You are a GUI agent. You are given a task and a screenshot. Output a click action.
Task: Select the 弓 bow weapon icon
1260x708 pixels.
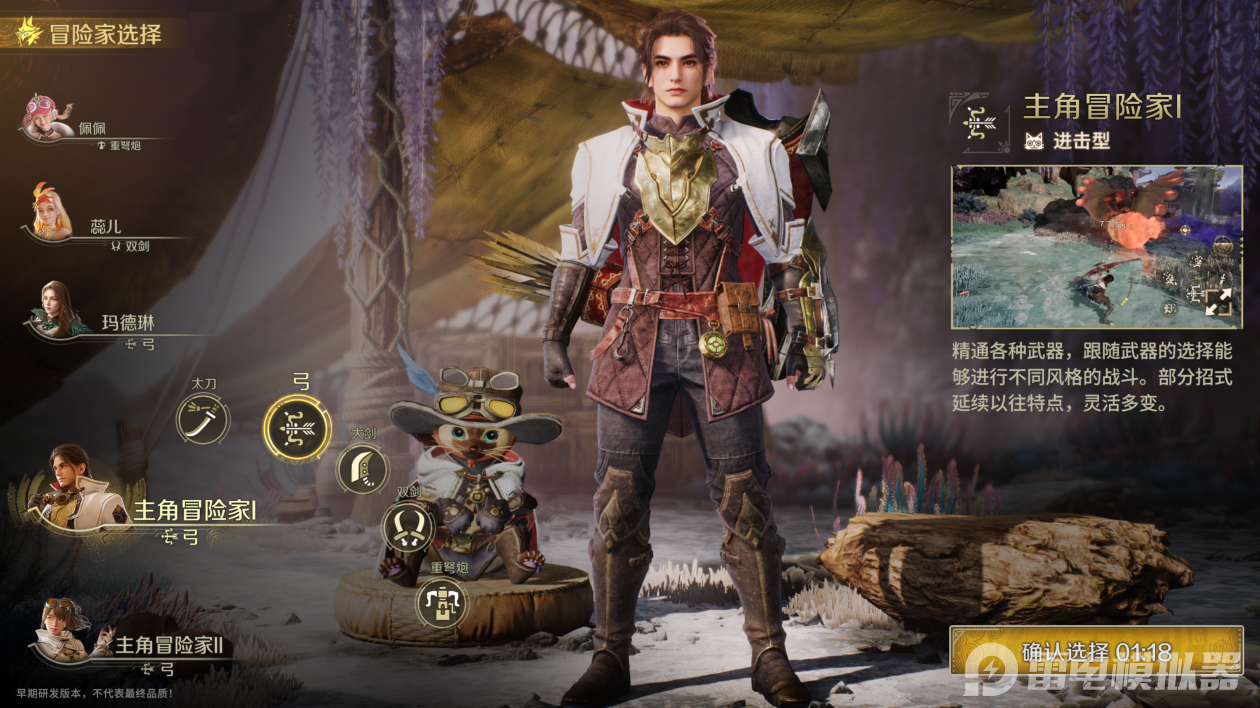(297, 428)
